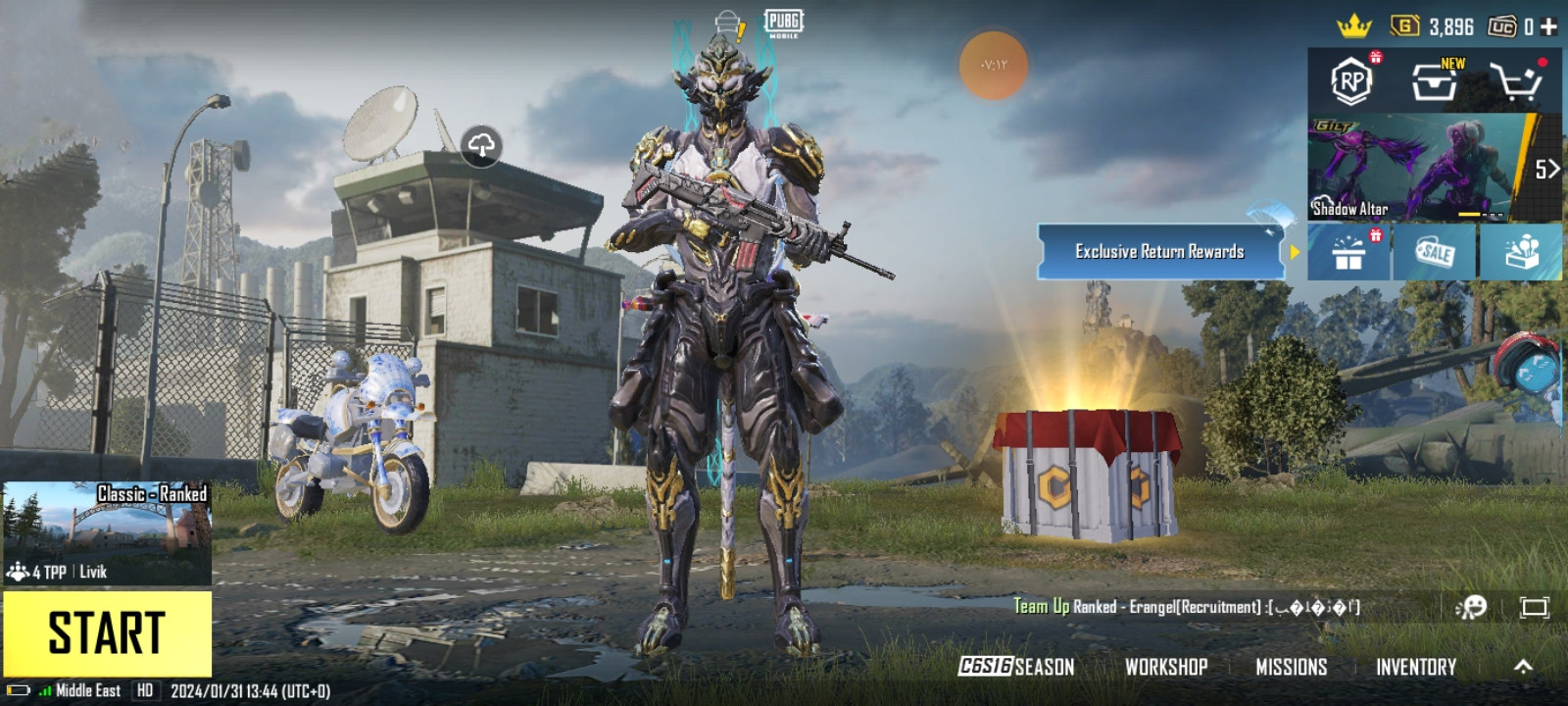Open the Missions menu
This screenshot has height=706, width=1568.
click(x=1291, y=667)
